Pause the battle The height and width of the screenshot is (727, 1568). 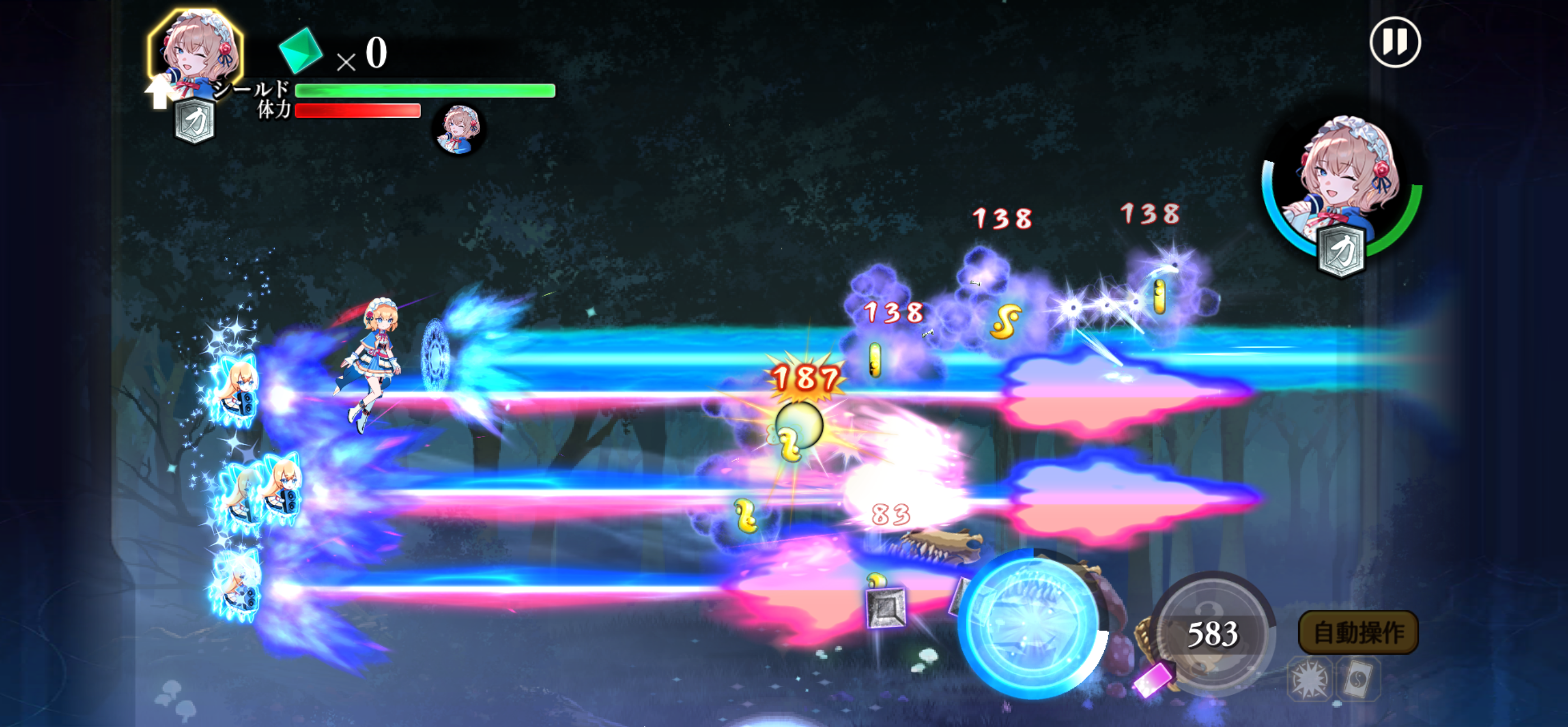point(1395,43)
